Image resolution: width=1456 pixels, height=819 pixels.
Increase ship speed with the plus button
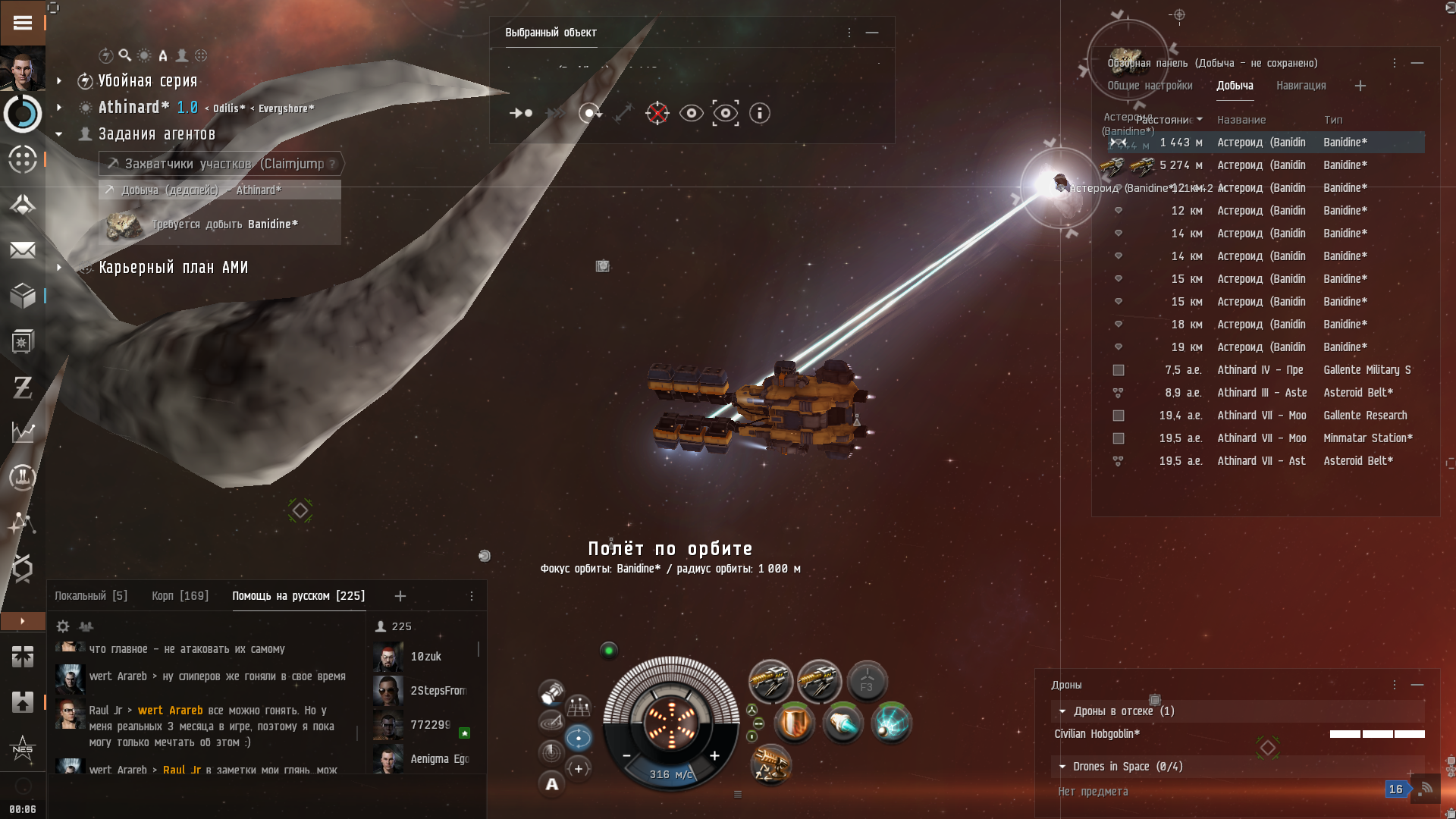click(714, 755)
